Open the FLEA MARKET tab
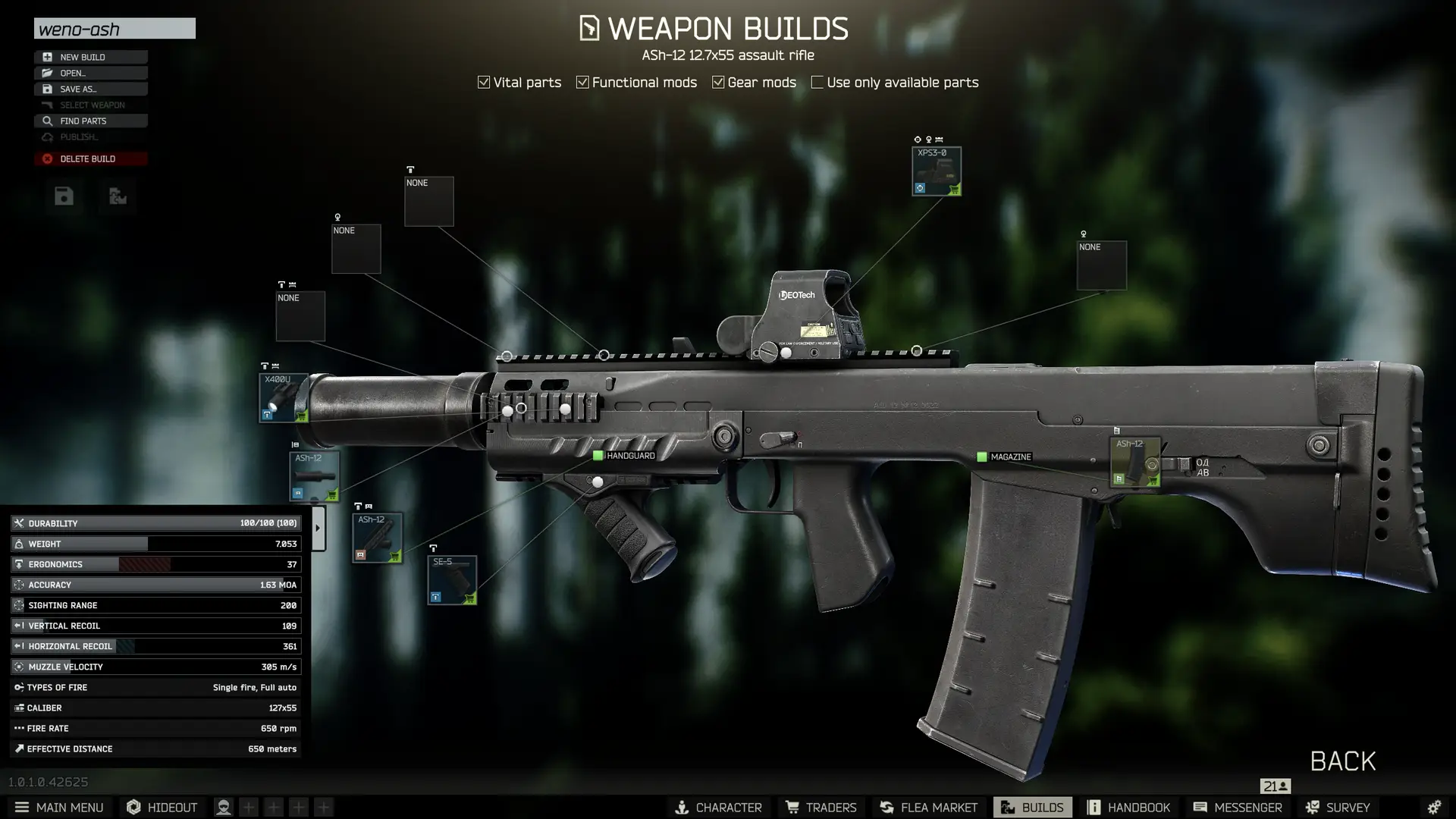The height and width of the screenshot is (819, 1456). (x=929, y=808)
